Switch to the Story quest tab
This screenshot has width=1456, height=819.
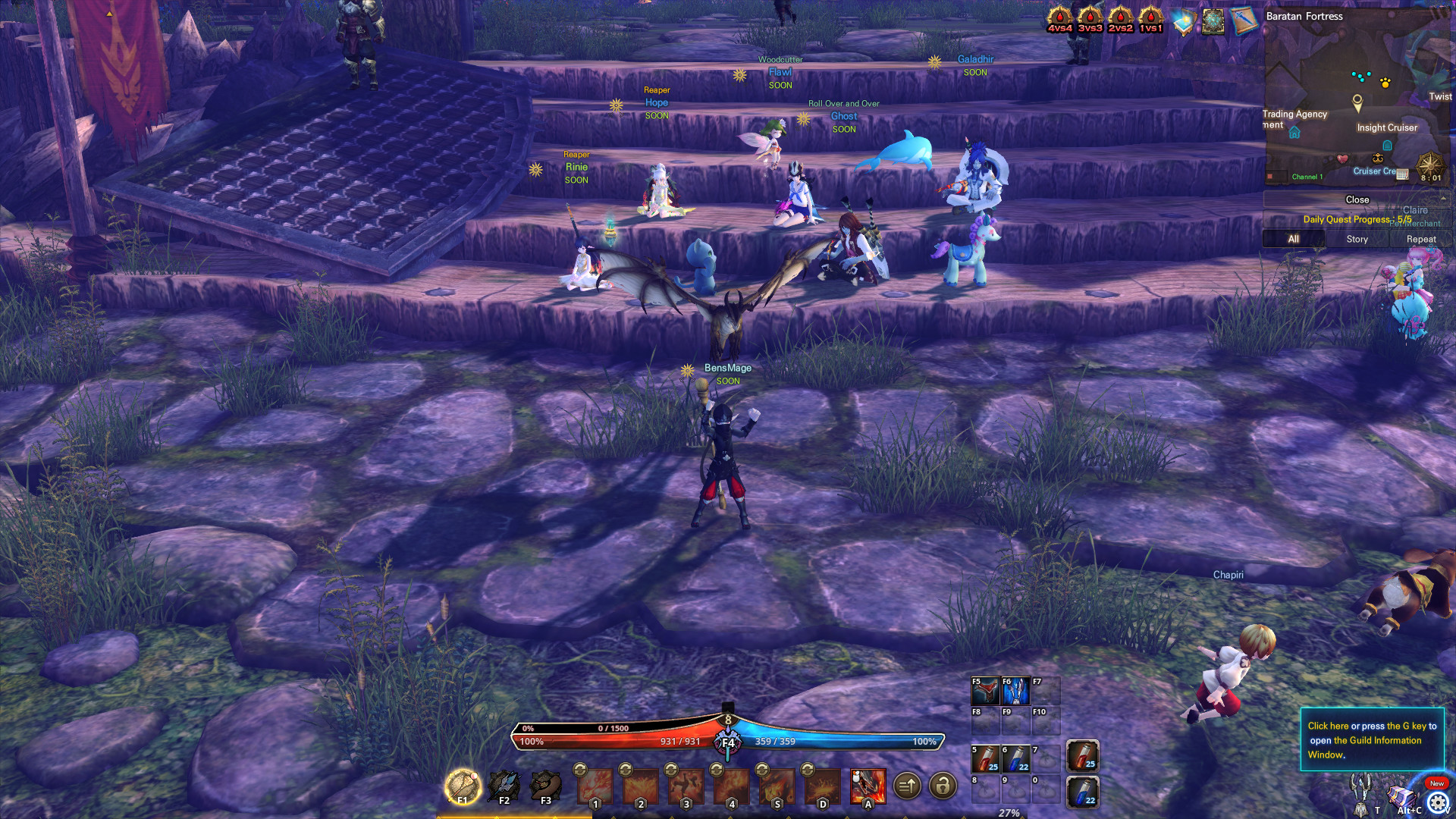pyautogui.click(x=1356, y=239)
